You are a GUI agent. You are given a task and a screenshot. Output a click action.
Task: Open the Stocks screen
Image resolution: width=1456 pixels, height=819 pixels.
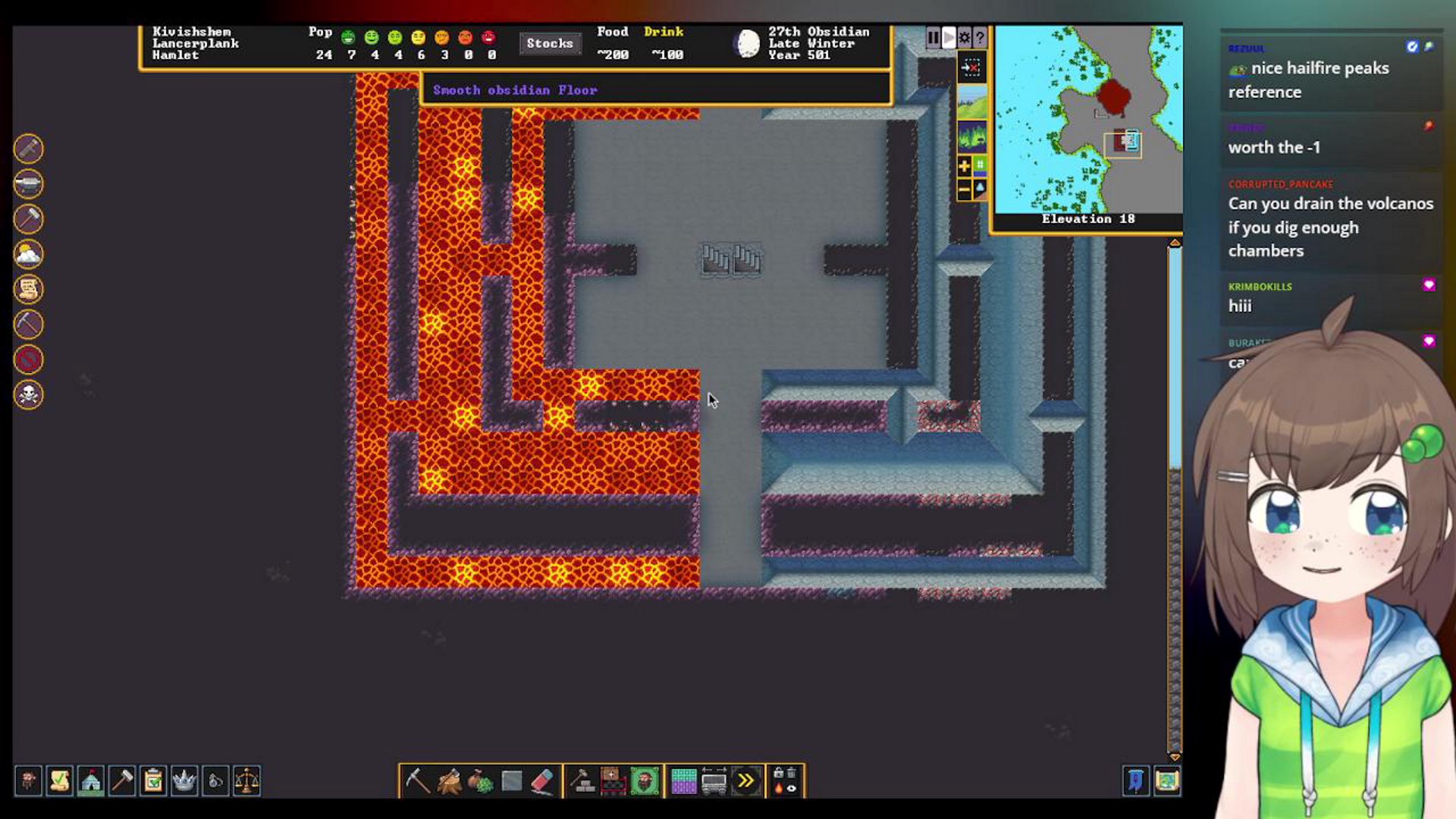tap(549, 43)
